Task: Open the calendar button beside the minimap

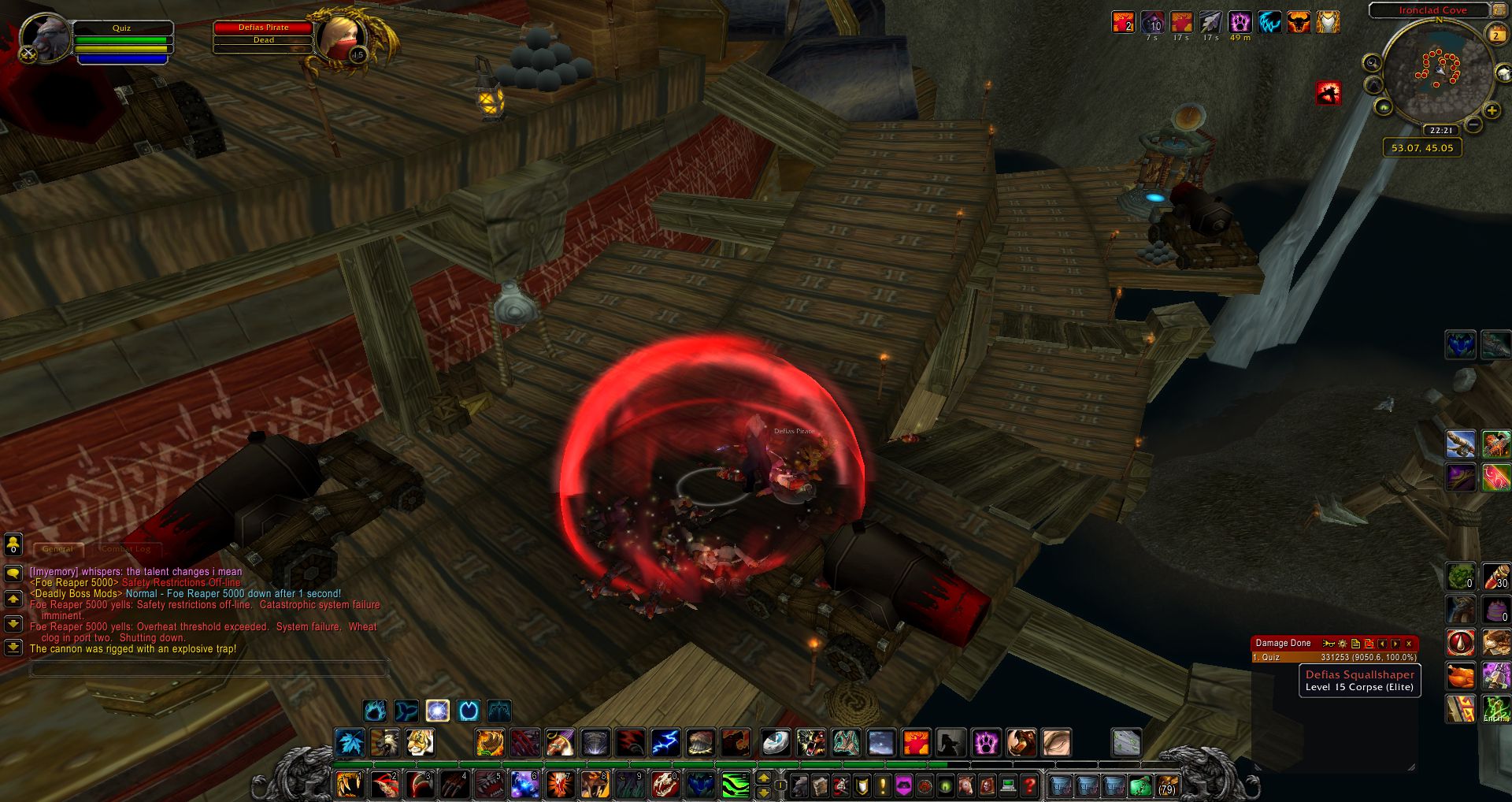Action: [1496, 33]
